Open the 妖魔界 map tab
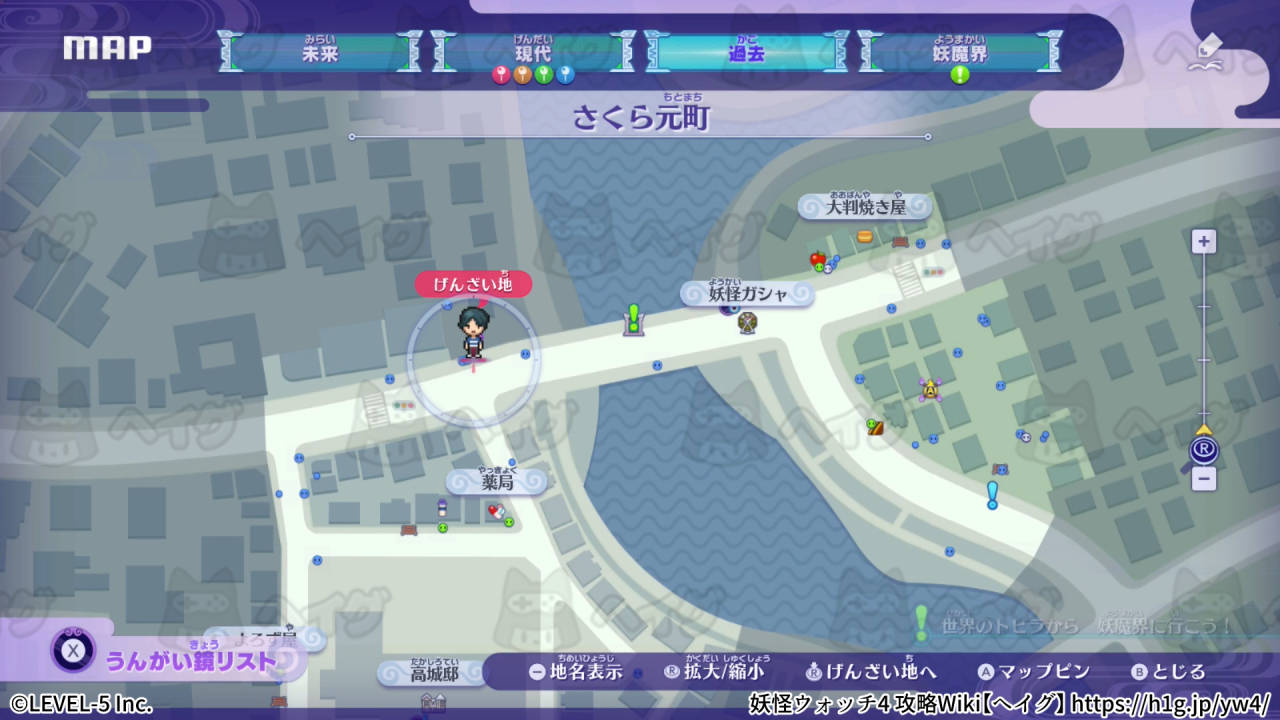1280x720 pixels. pyautogui.click(x=962, y=50)
